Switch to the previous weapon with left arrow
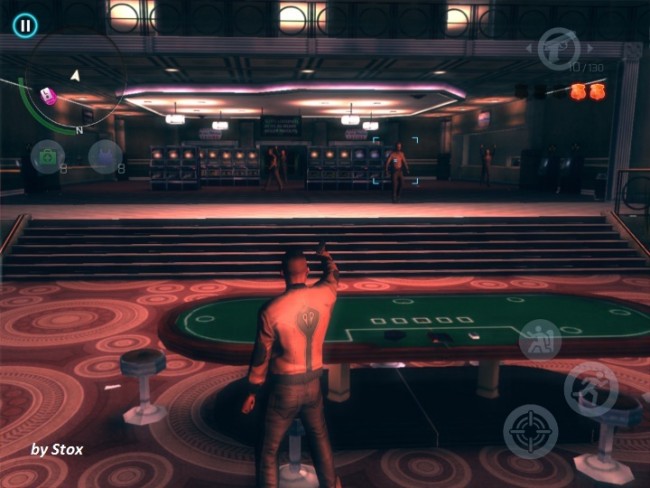This screenshot has height=488, width=650. (x=530, y=47)
